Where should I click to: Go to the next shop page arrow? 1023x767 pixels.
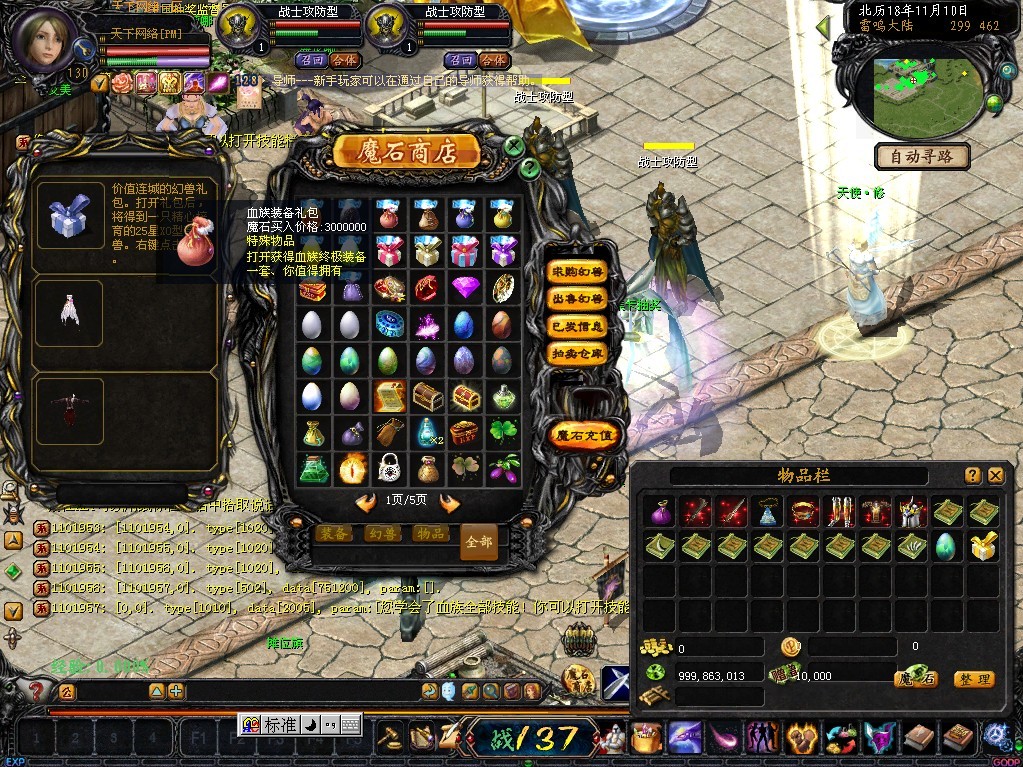coord(449,503)
